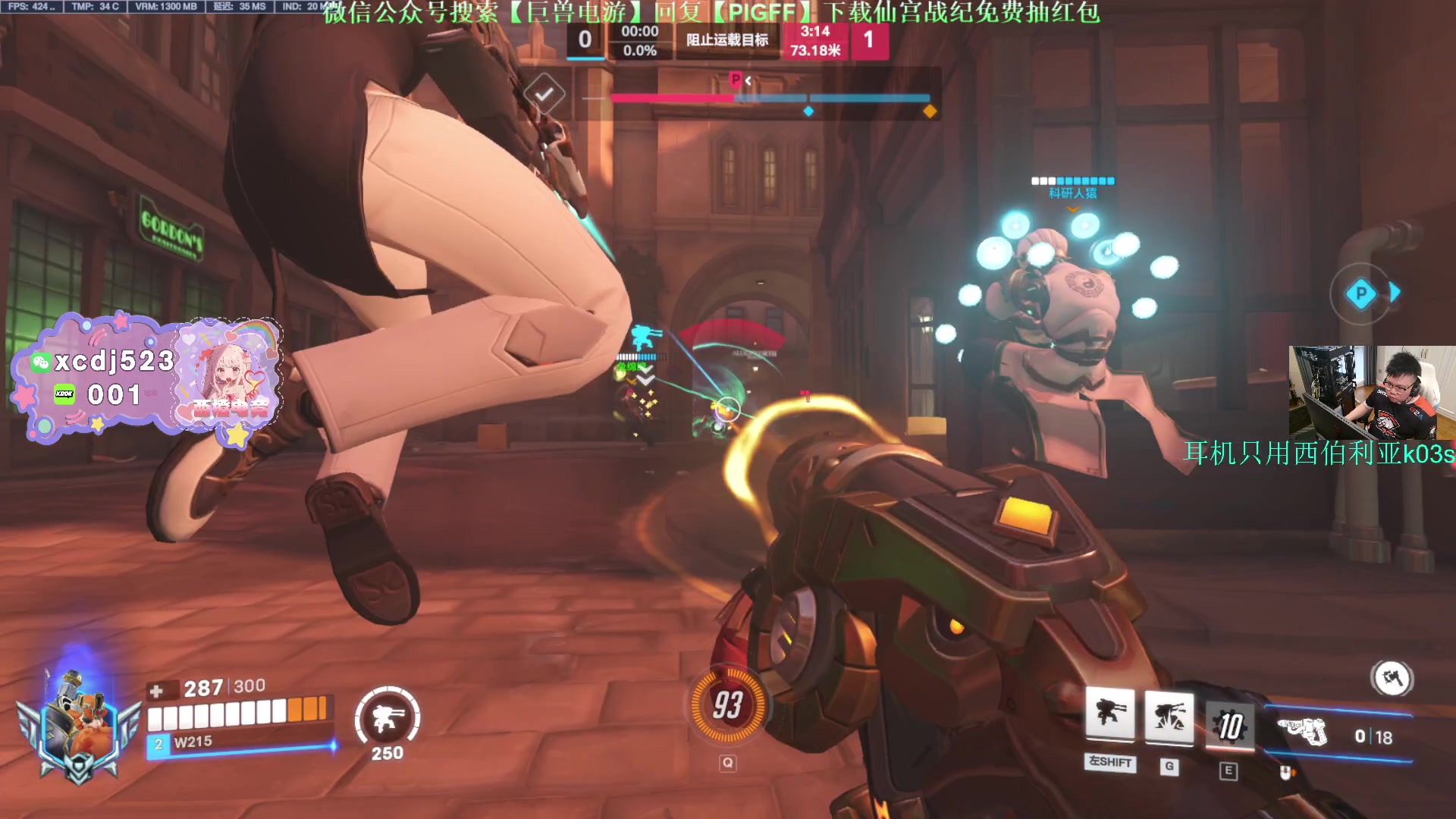
Task: Activate the Deploy Turret ability icon
Action: (x=1110, y=714)
